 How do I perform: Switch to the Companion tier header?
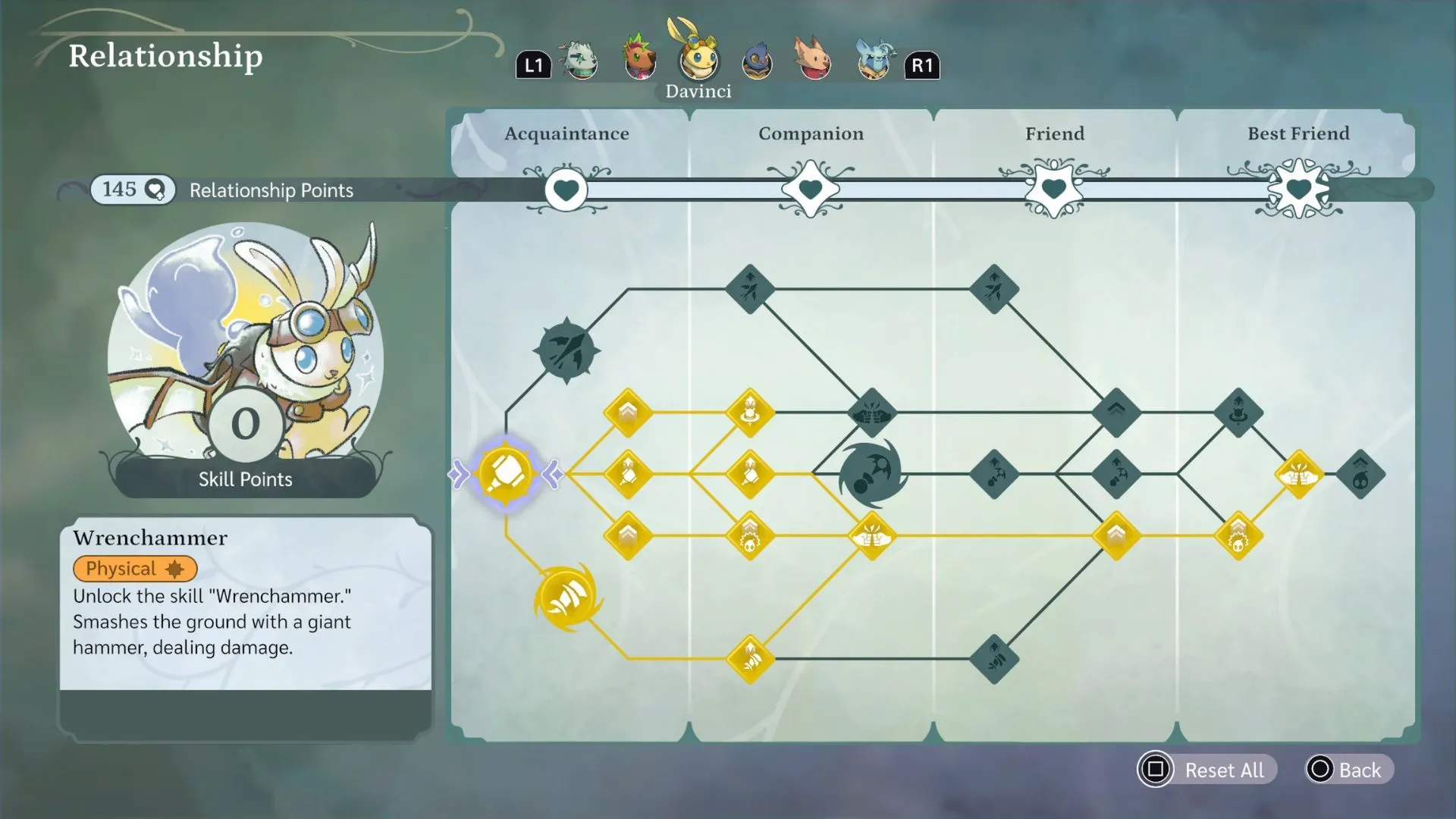click(x=810, y=133)
